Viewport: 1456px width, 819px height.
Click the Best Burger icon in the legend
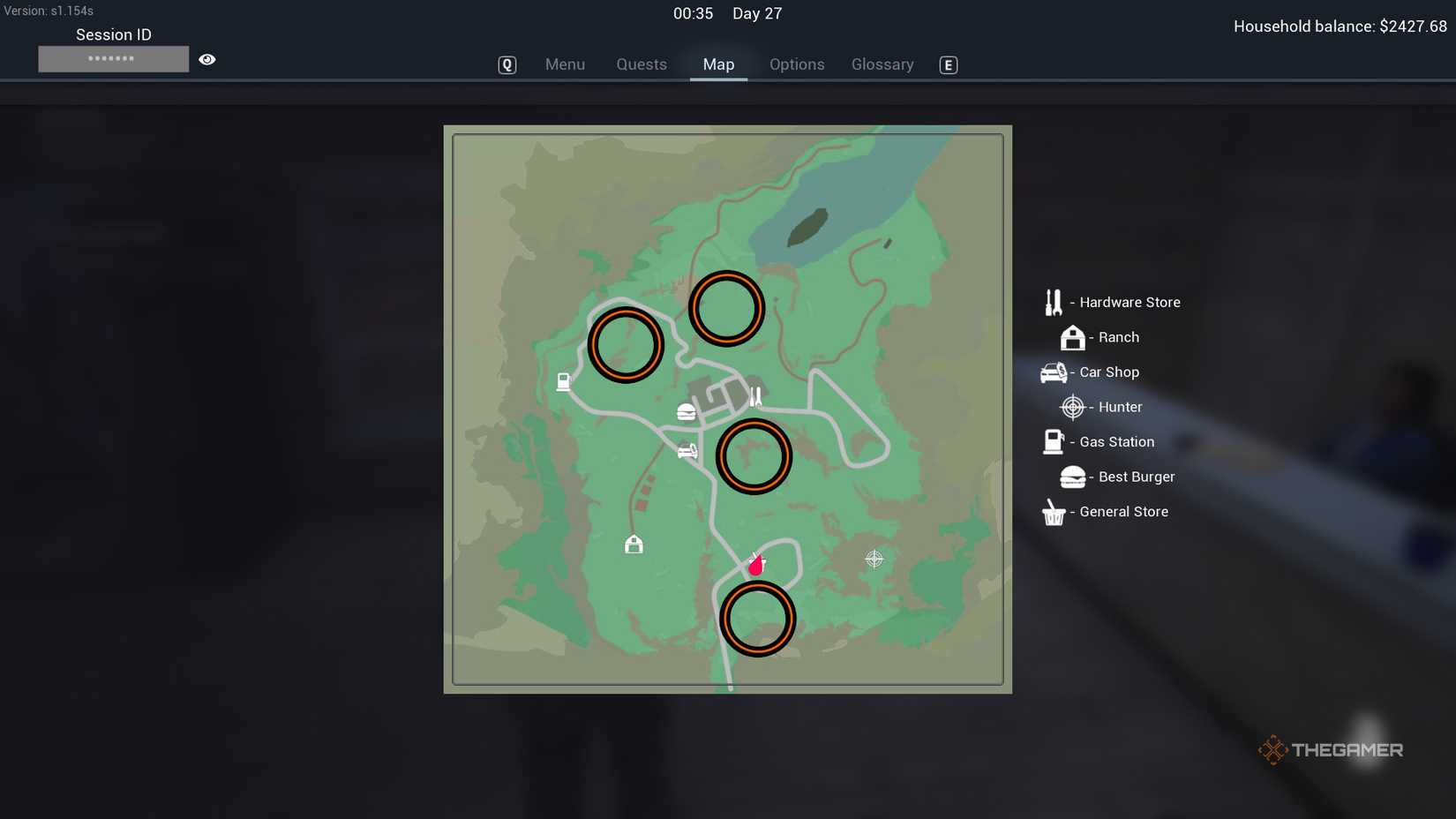1071,477
